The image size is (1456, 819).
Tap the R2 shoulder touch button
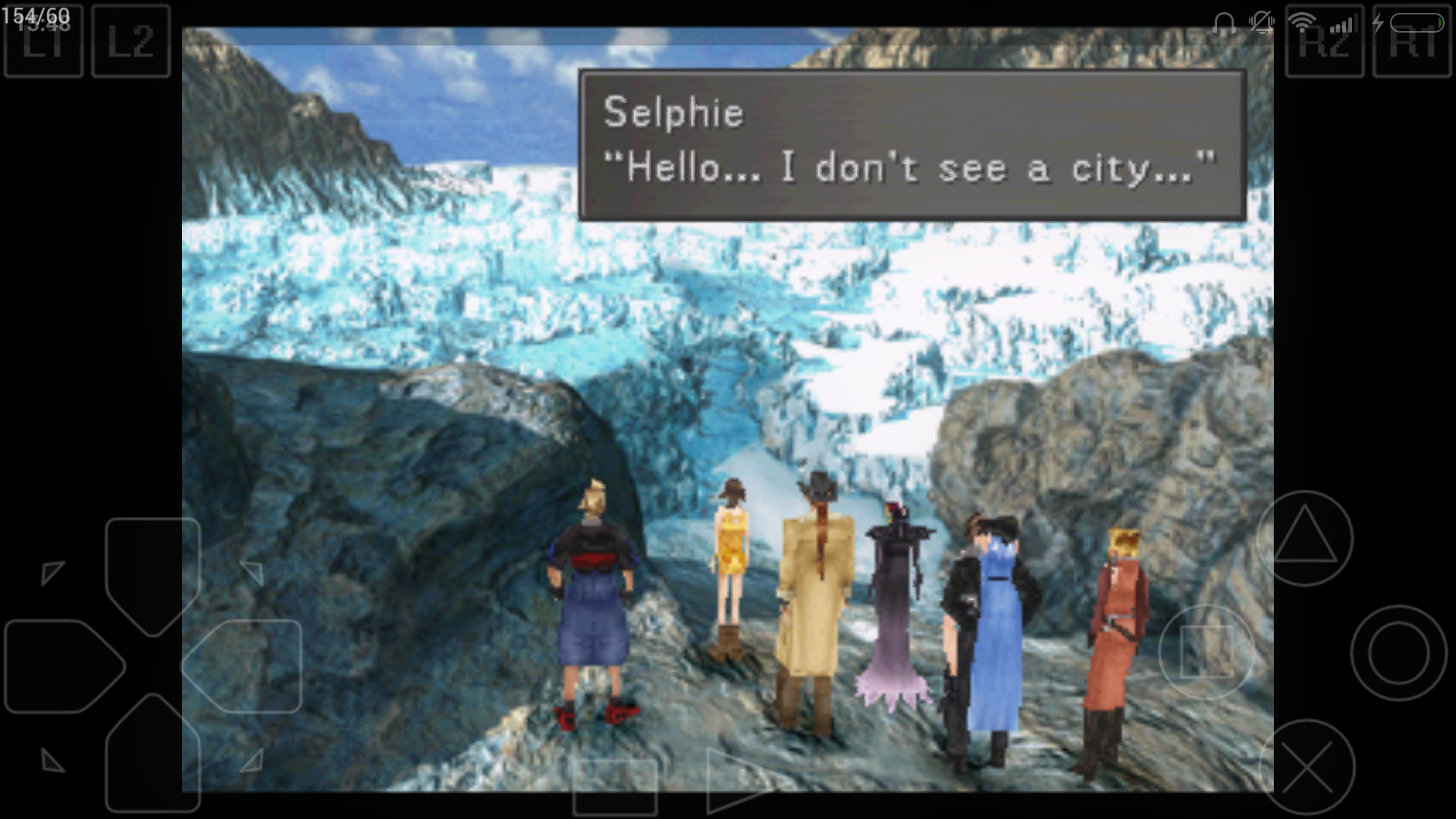(x=1324, y=40)
